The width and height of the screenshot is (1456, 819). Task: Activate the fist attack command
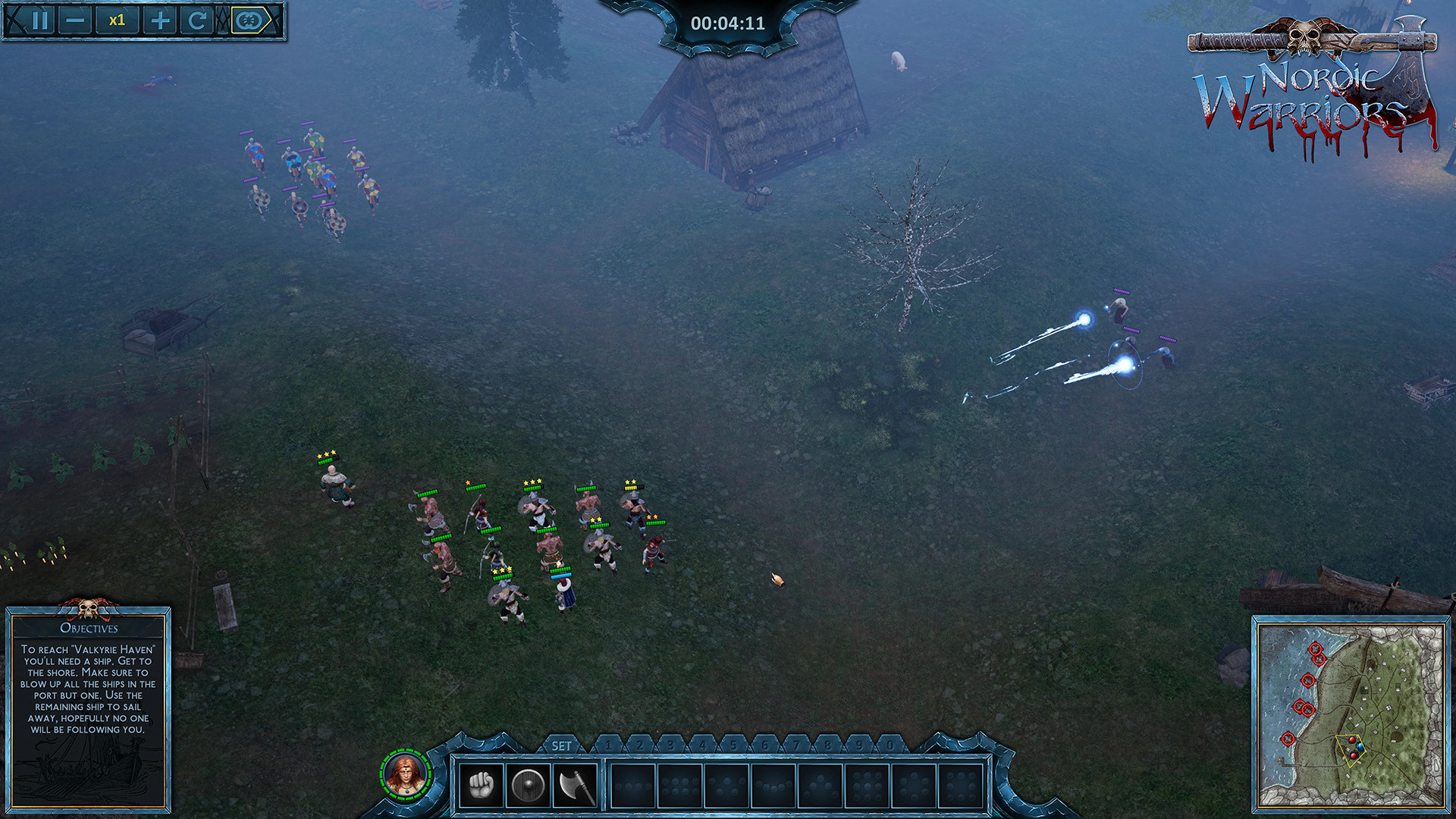click(x=481, y=785)
